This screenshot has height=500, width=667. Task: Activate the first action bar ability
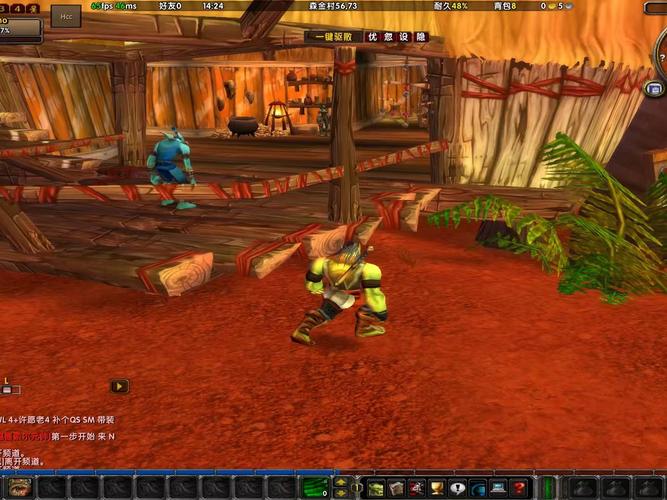point(22,489)
